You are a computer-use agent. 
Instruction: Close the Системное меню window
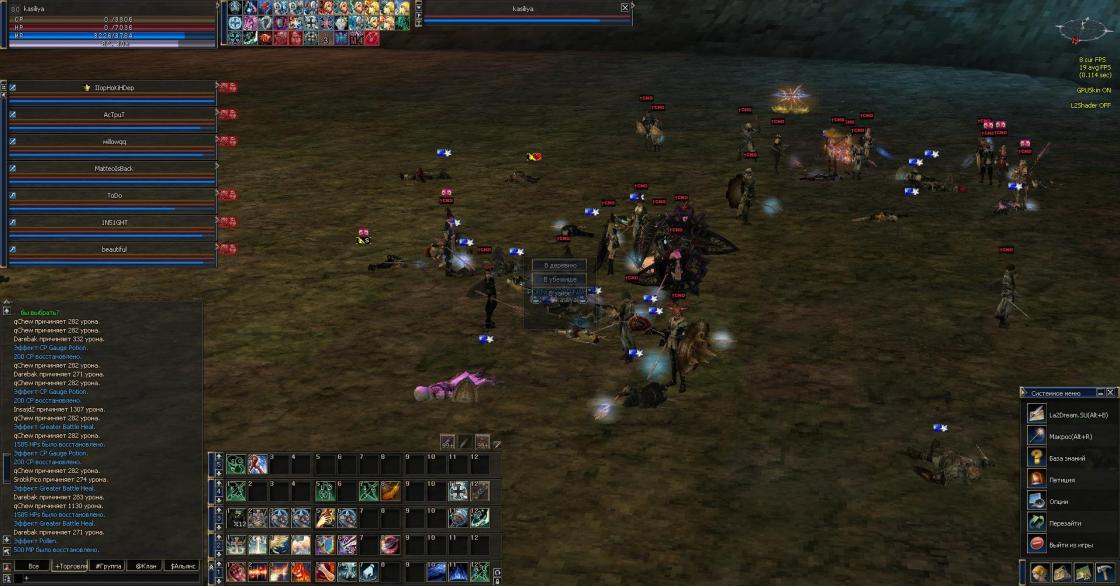[x=1112, y=393]
